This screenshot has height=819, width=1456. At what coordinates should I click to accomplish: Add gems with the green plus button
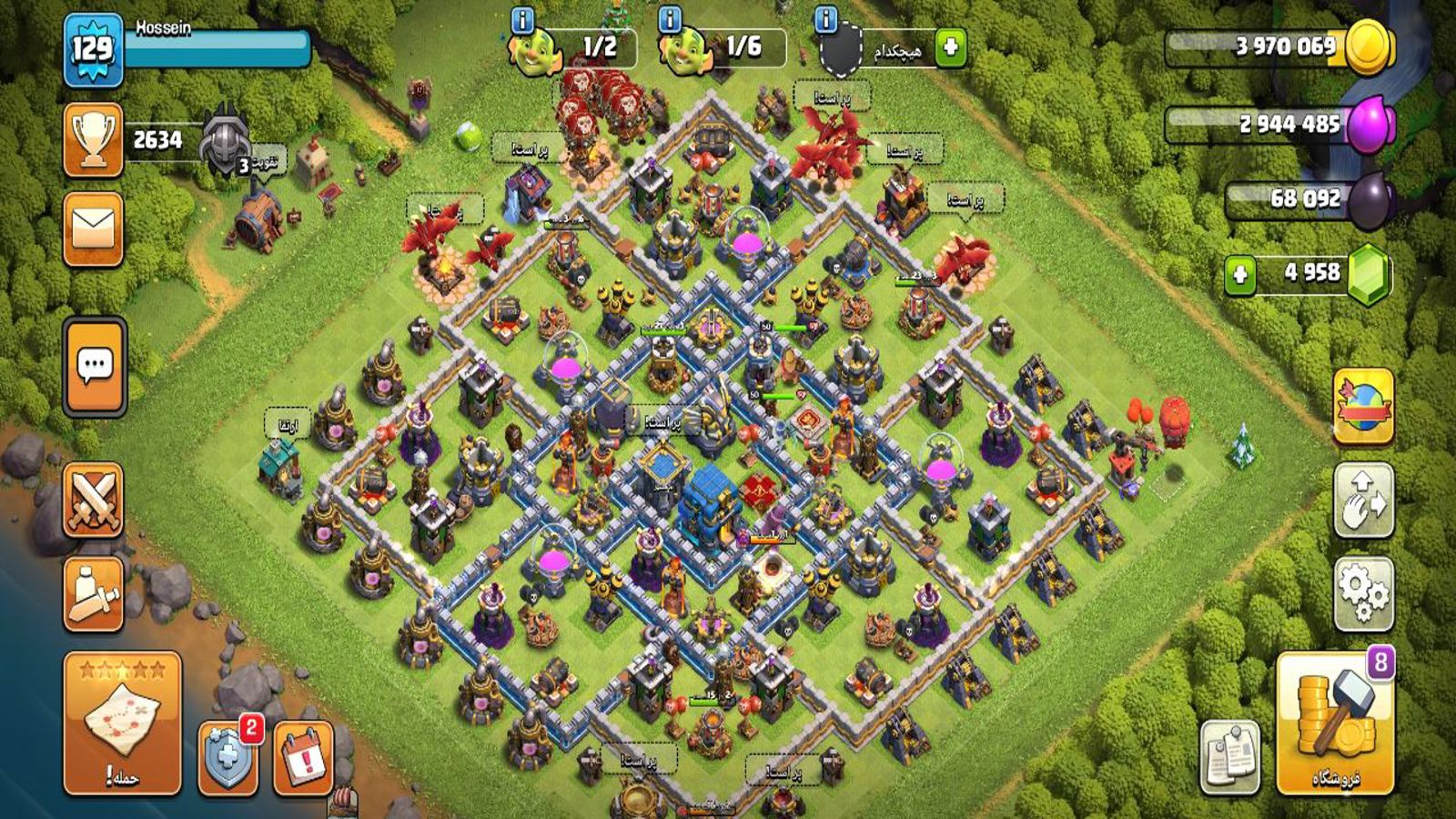[x=1239, y=274]
